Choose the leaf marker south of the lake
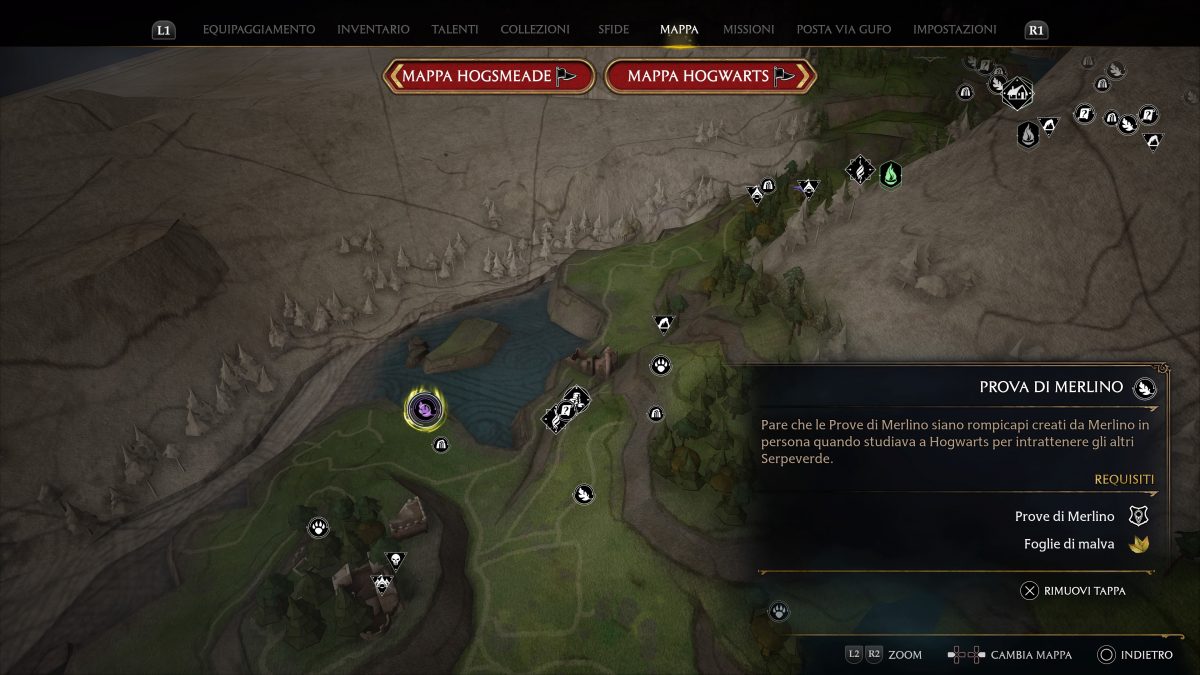This screenshot has height=675, width=1200. [x=583, y=493]
